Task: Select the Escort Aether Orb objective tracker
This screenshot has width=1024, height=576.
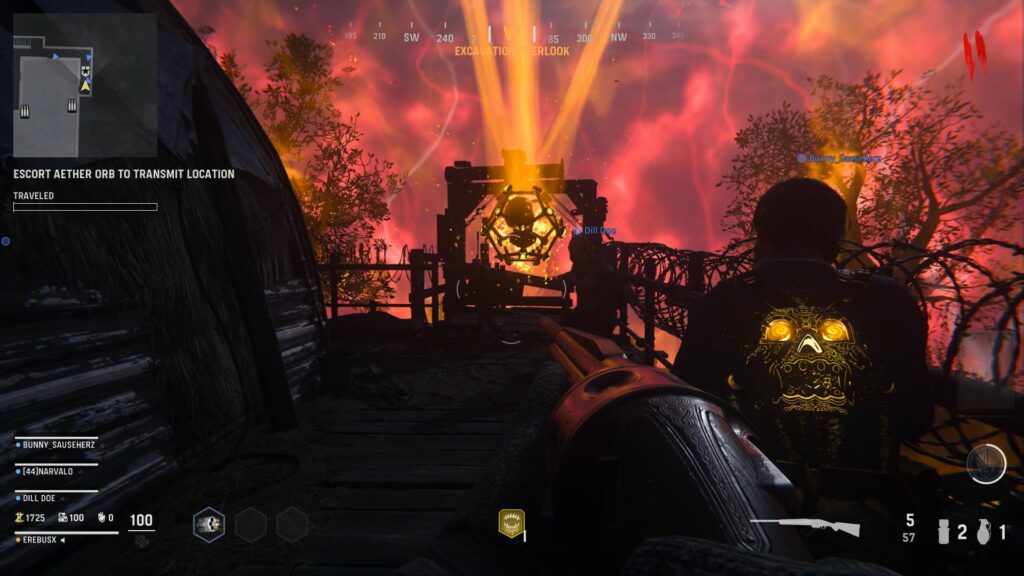Action: pyautogui.click(x=124, y=174)
